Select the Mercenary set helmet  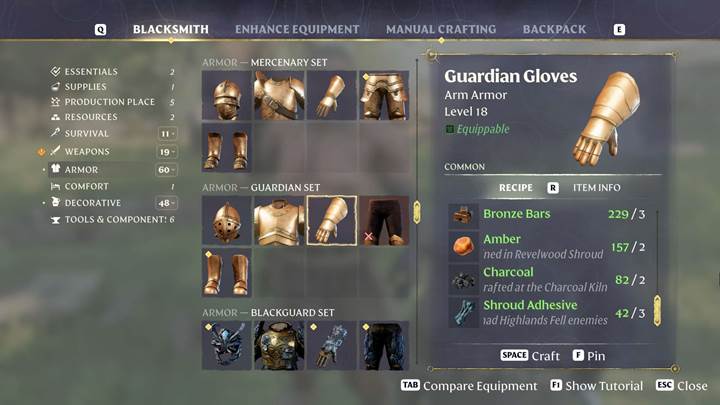(x=226, y=96)
